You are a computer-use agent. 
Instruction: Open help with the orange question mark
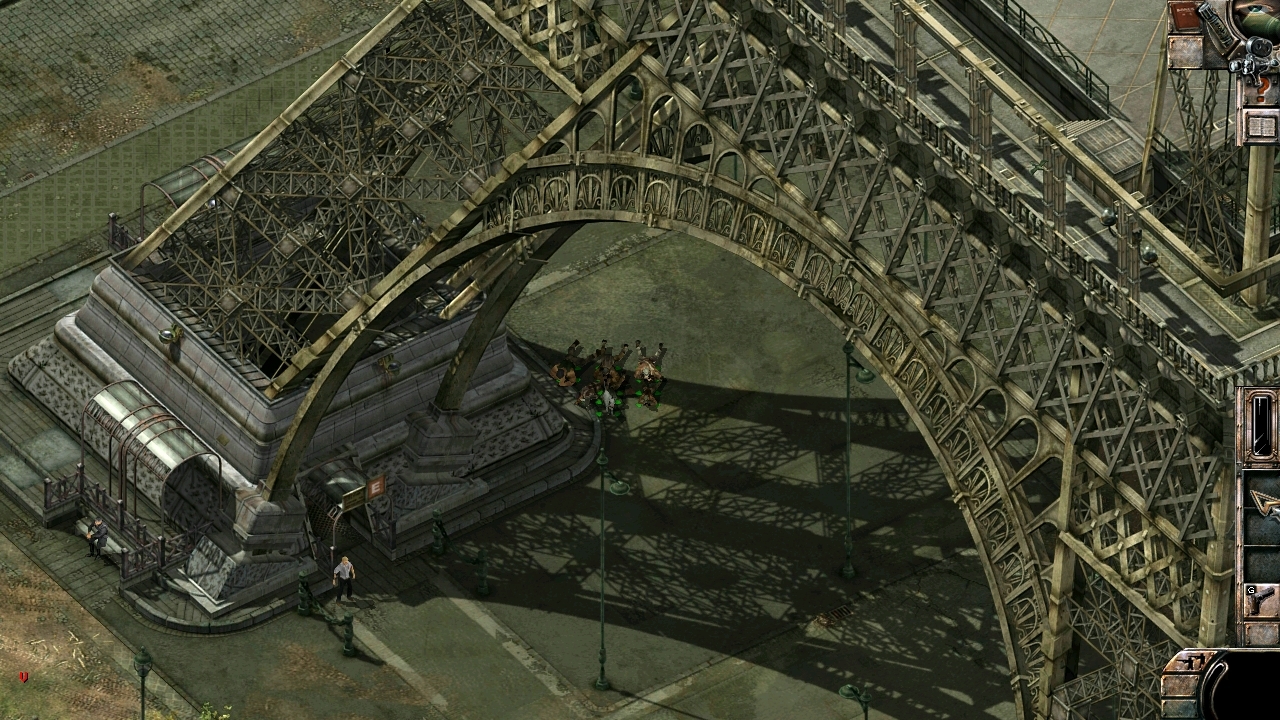pyautogui.click(x=1262, y=88)
